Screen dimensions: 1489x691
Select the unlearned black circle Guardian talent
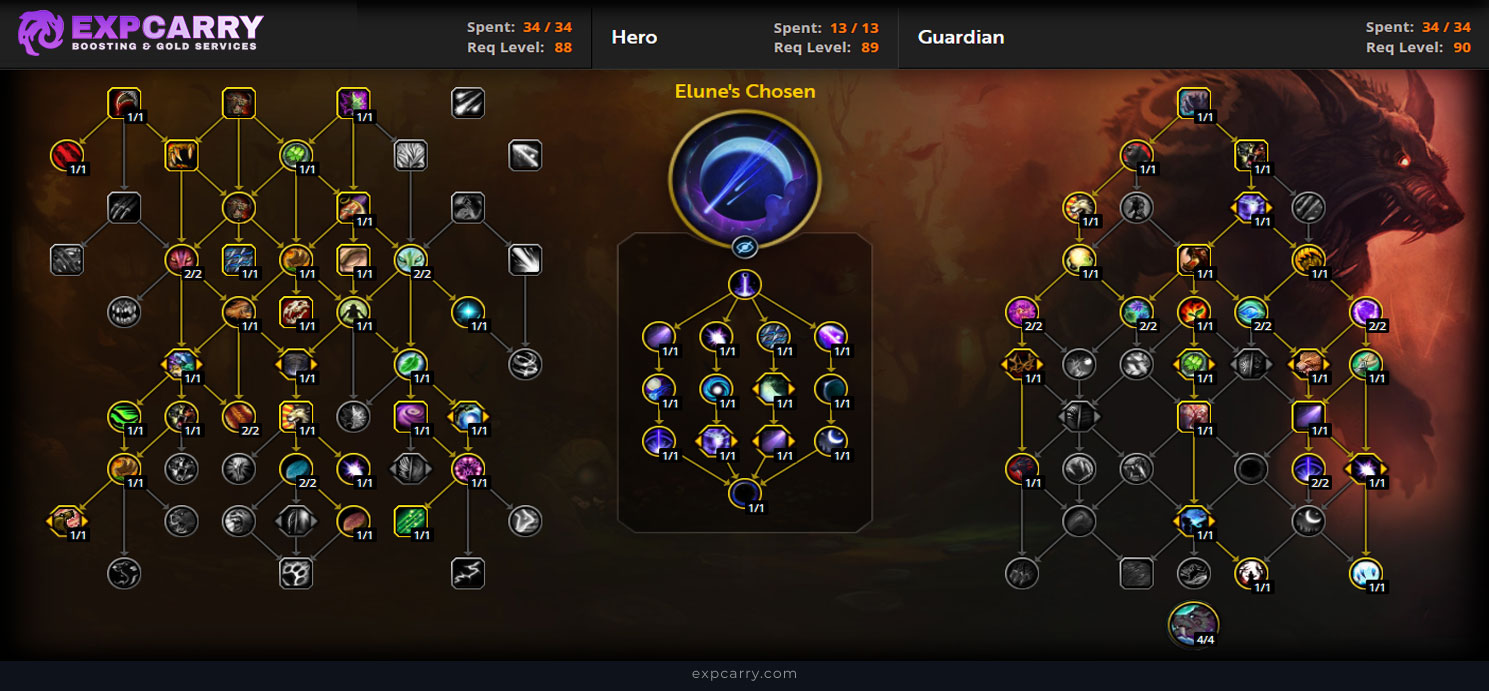(x=1250, y=467)
